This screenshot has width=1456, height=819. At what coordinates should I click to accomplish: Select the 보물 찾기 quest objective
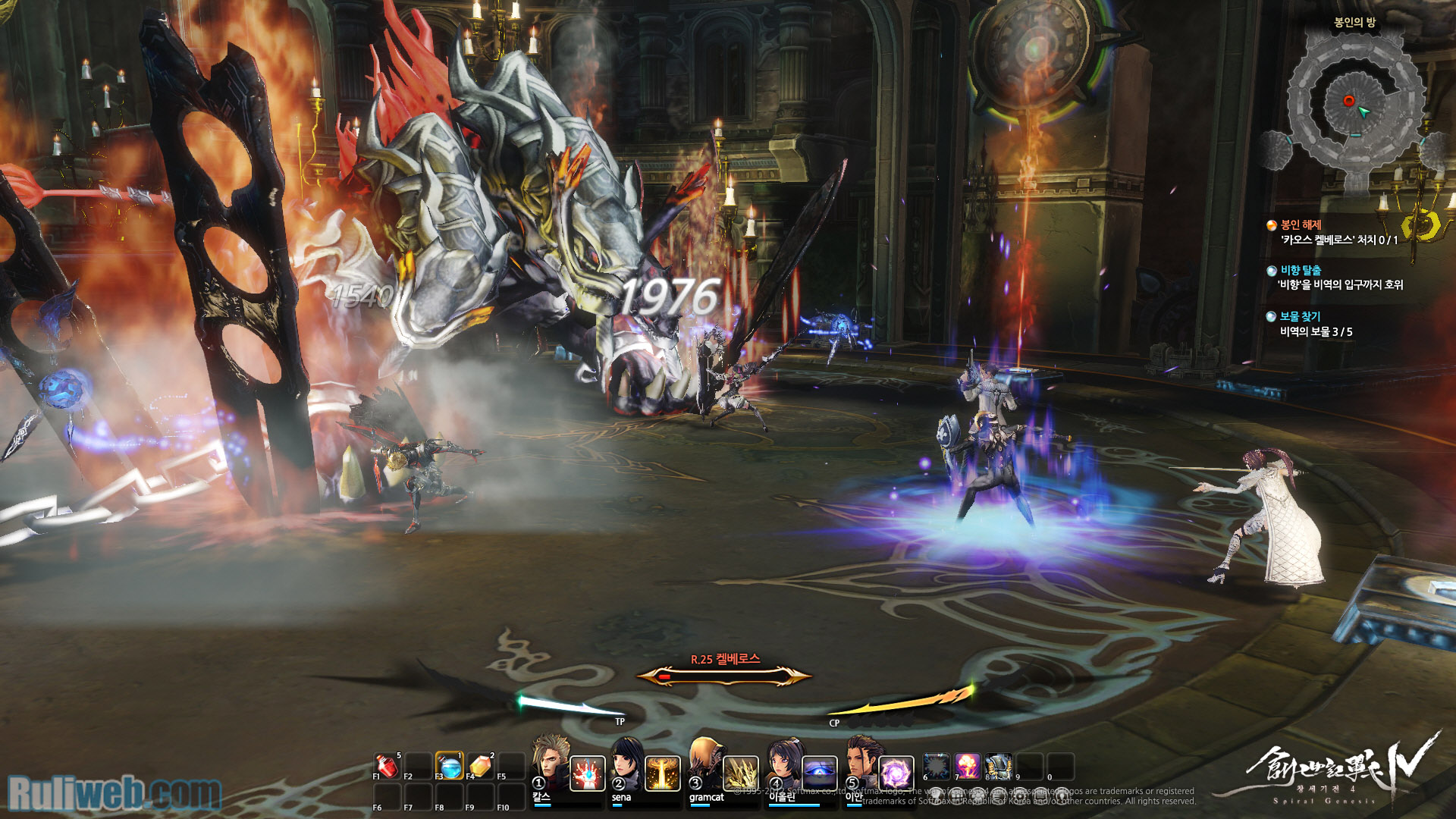coord(1300,317)
